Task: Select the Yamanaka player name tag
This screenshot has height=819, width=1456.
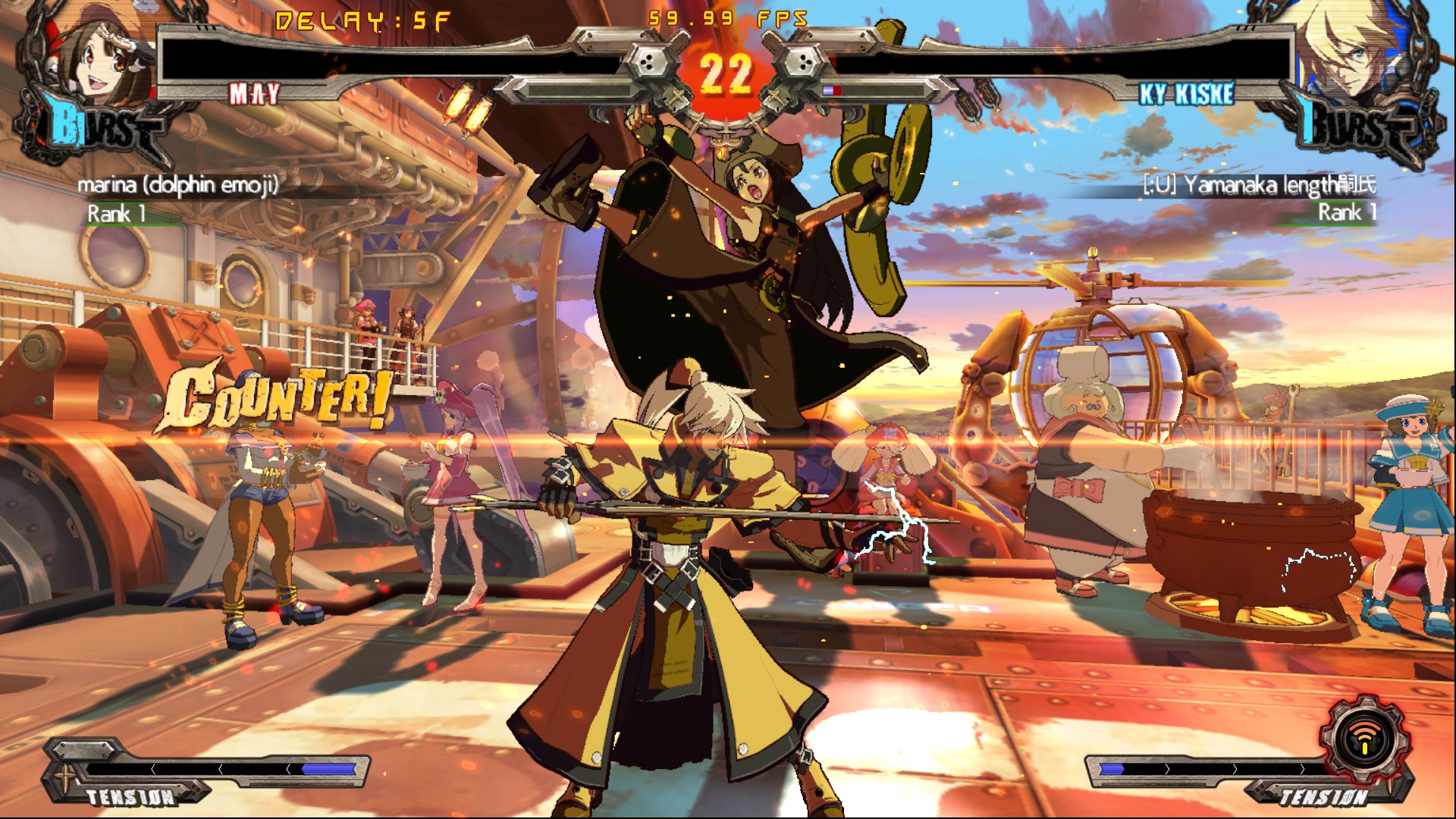Action: (1259, 185)
